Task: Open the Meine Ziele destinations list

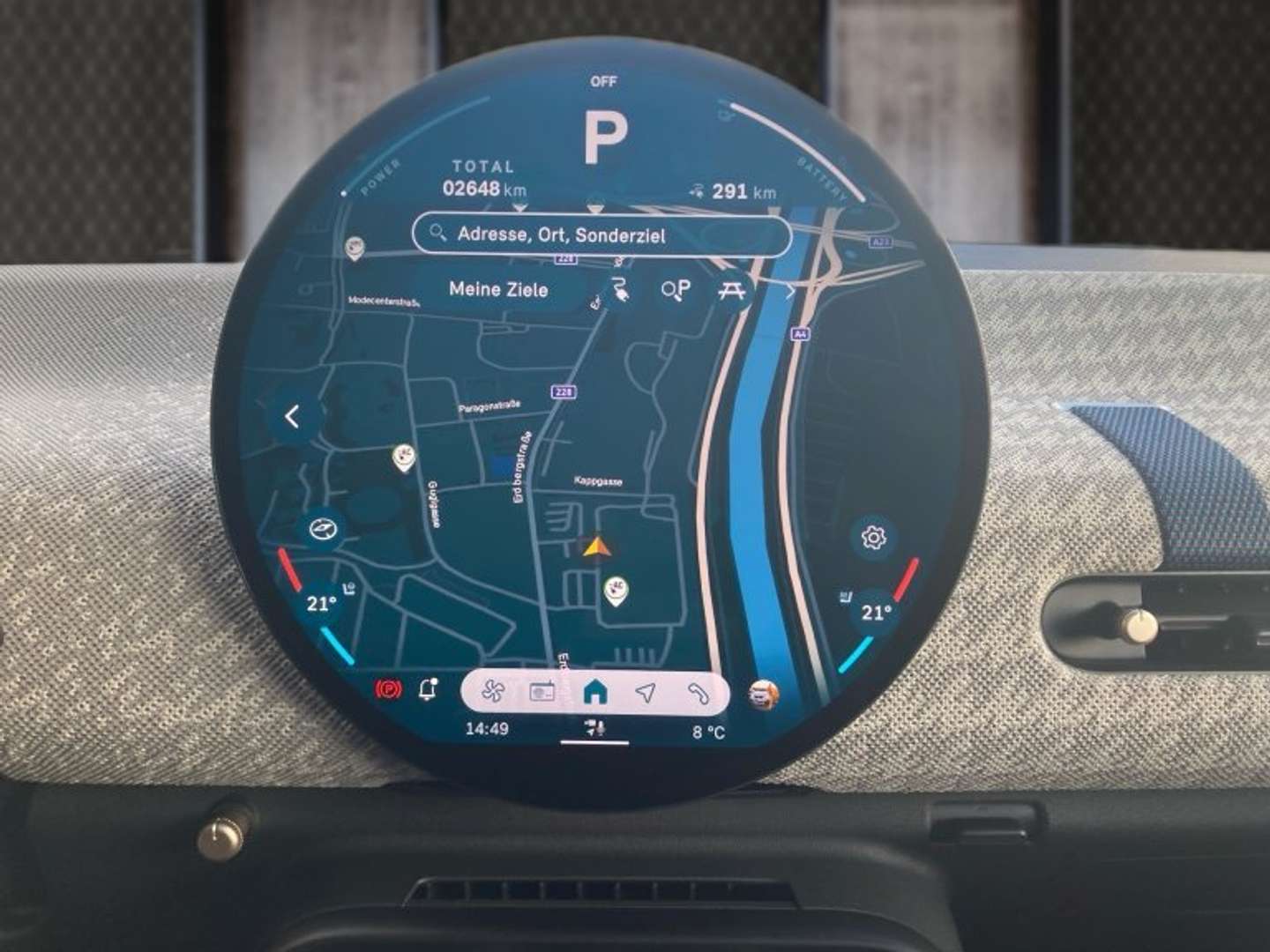Action: 498,289
